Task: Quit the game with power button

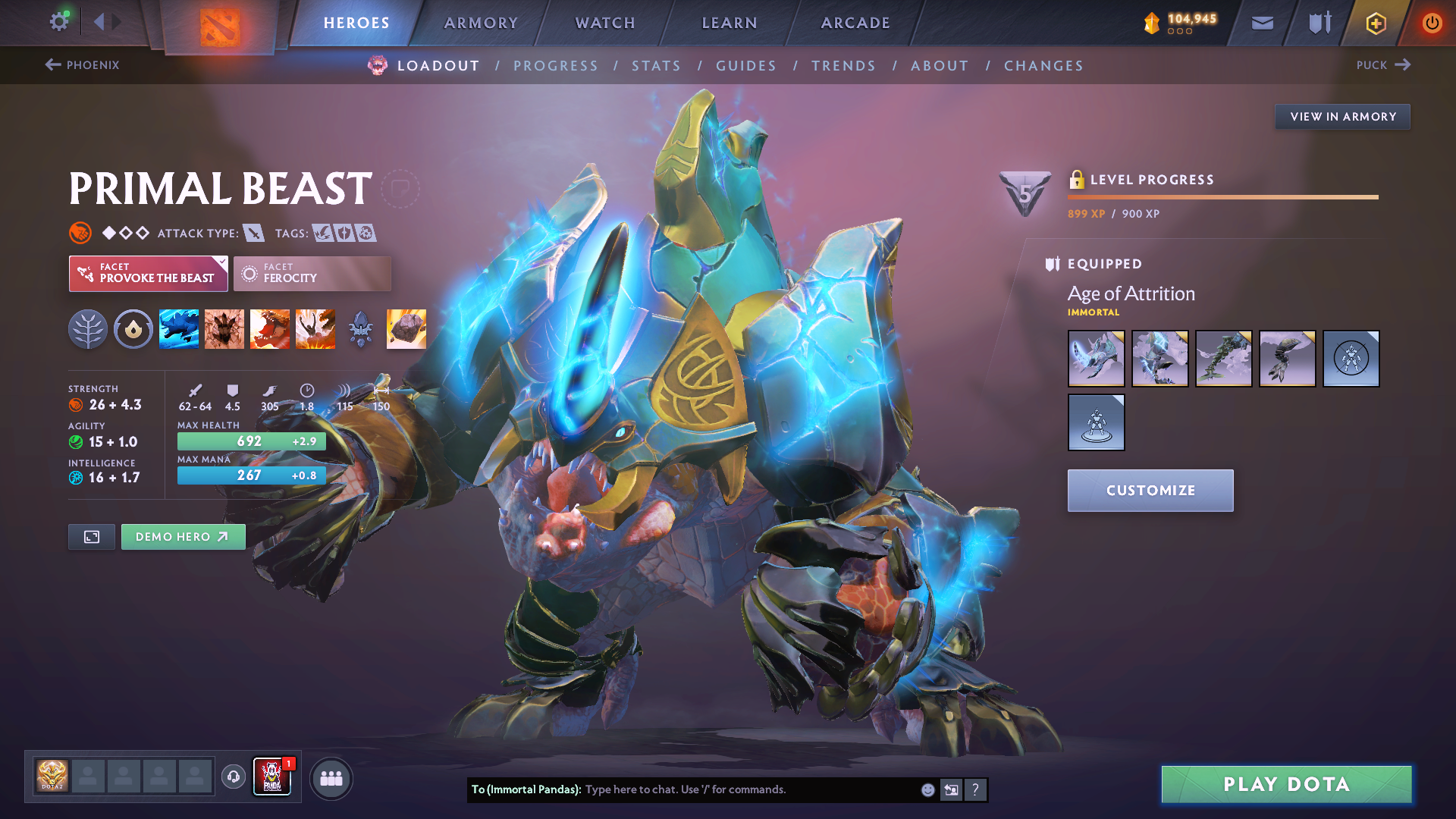Action: pos(1432,23)
